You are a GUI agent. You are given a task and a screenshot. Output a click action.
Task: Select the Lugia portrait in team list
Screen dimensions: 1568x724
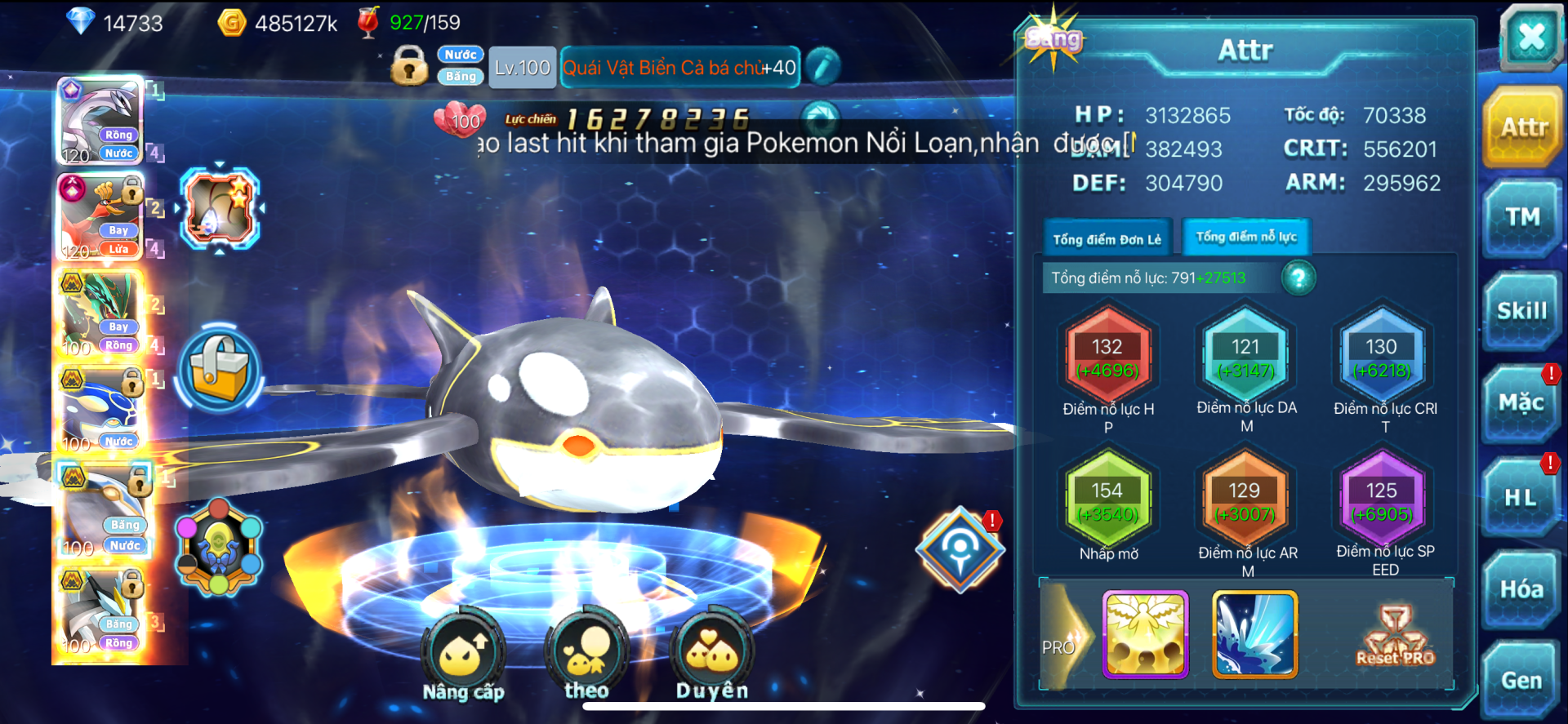click(x=100, y=122)
